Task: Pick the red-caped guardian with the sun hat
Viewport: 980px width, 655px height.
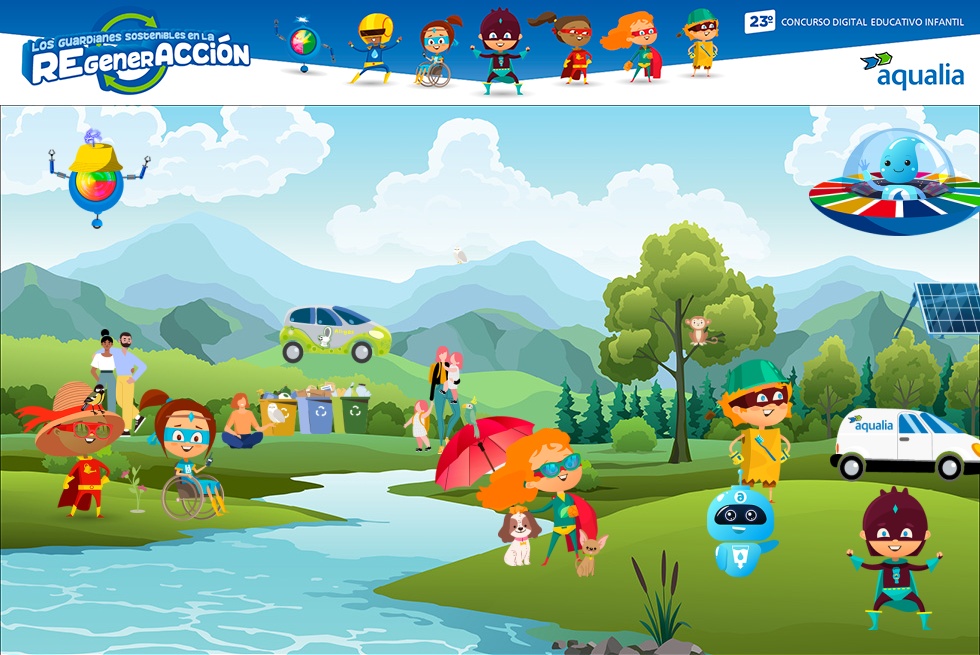Action: (x=83, y=451)
